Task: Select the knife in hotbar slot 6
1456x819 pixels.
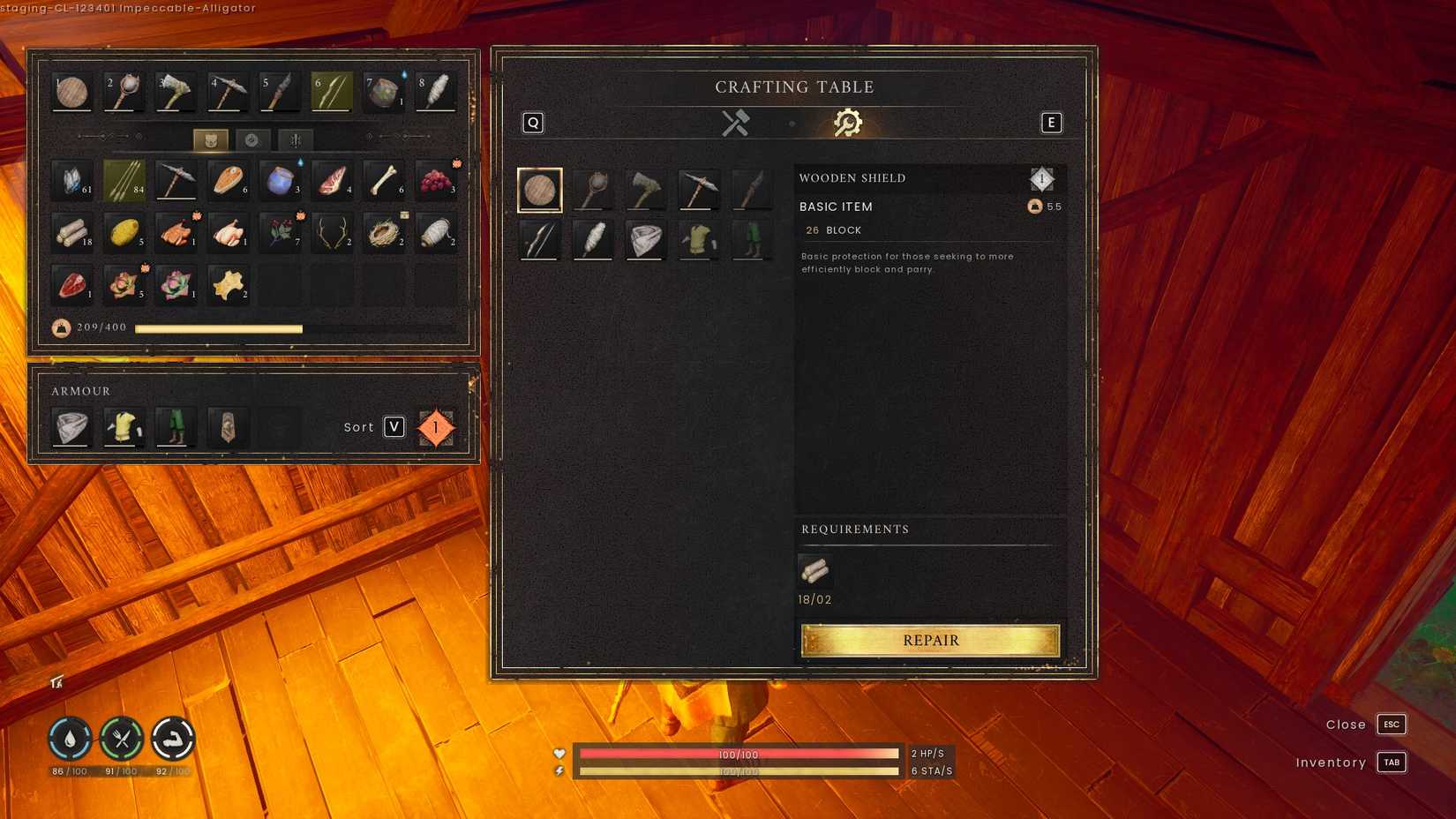Action: [x=331, y=89]
